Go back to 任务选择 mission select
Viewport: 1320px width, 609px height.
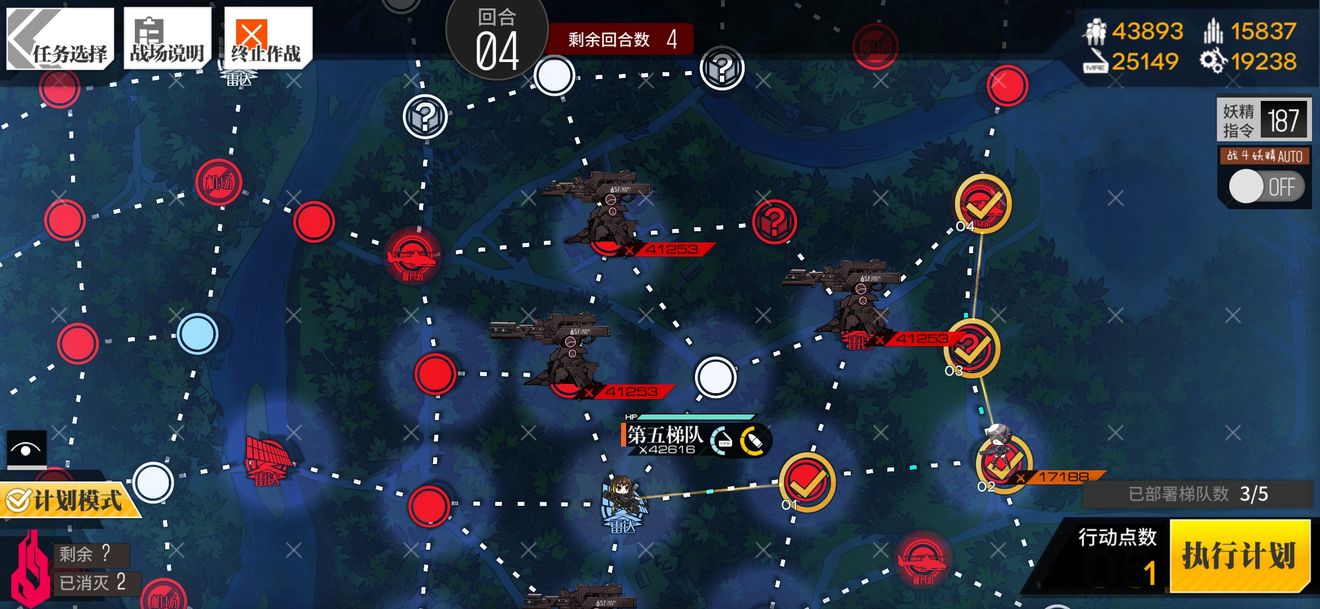click(x=60, y=38)
